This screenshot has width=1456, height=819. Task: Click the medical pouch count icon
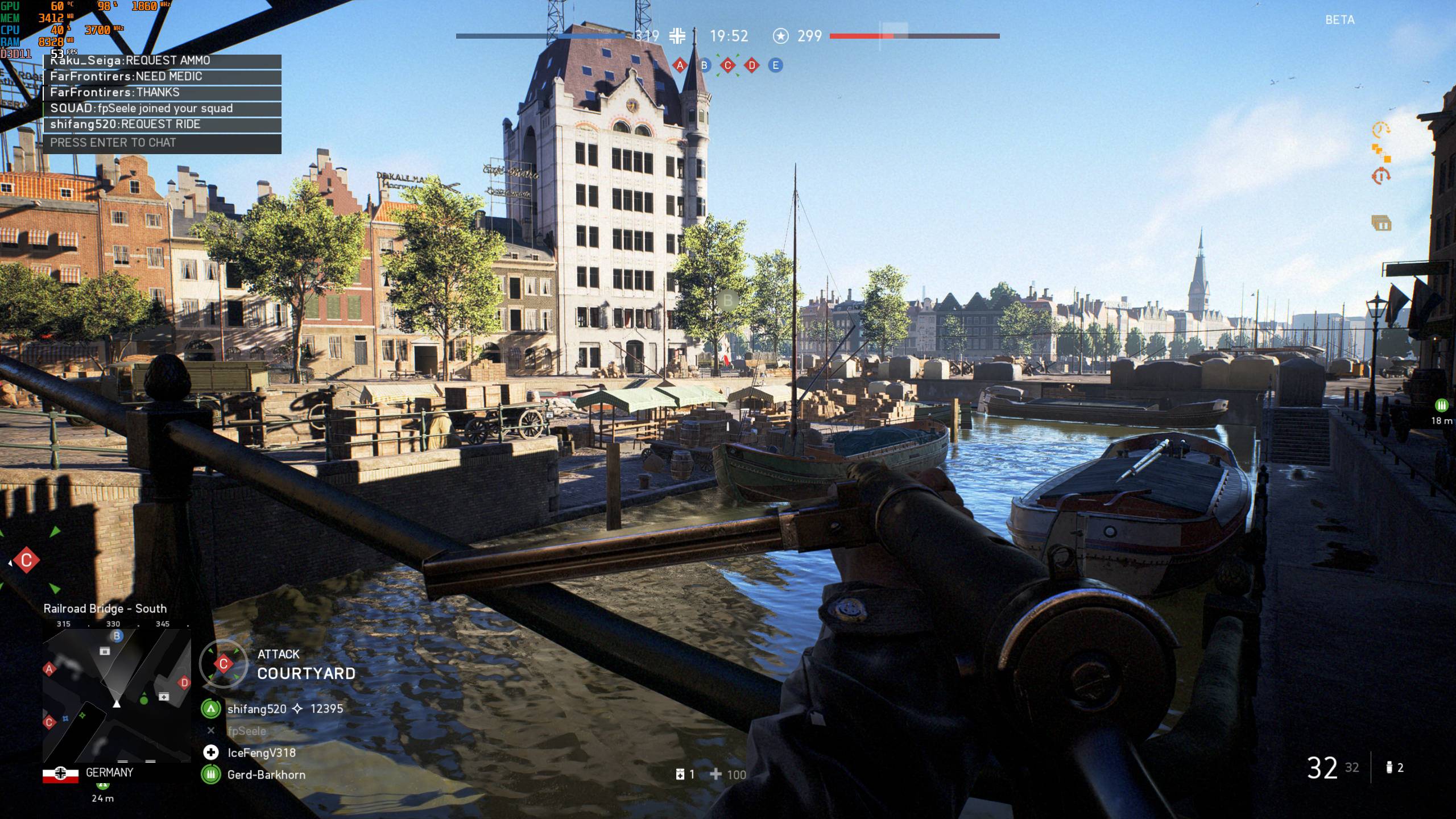(x=680, y=775)
